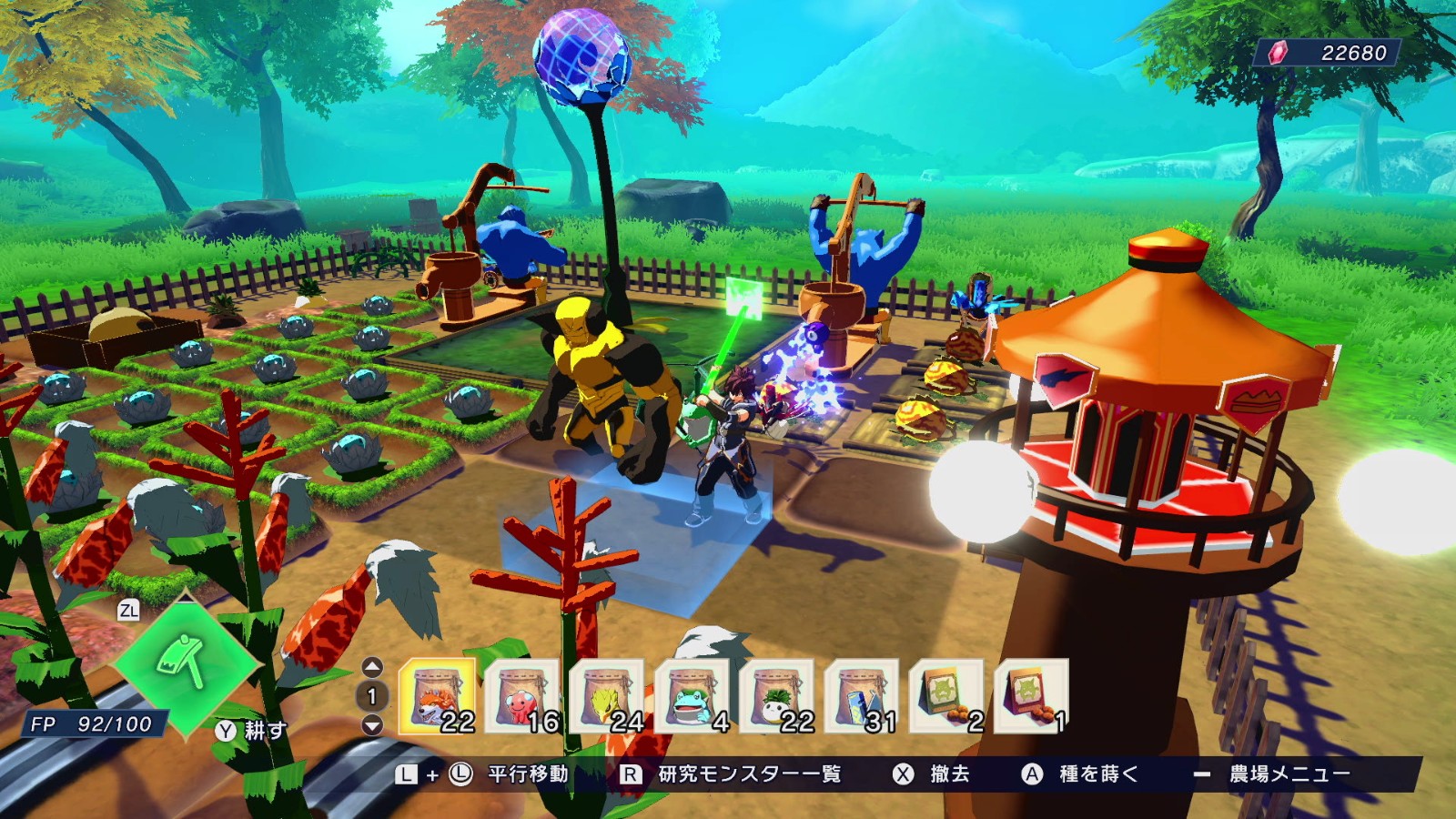Click the down arrow on the hotbar pager
The height and width of the screenshot is (819, 1456).
coord(371,725)
